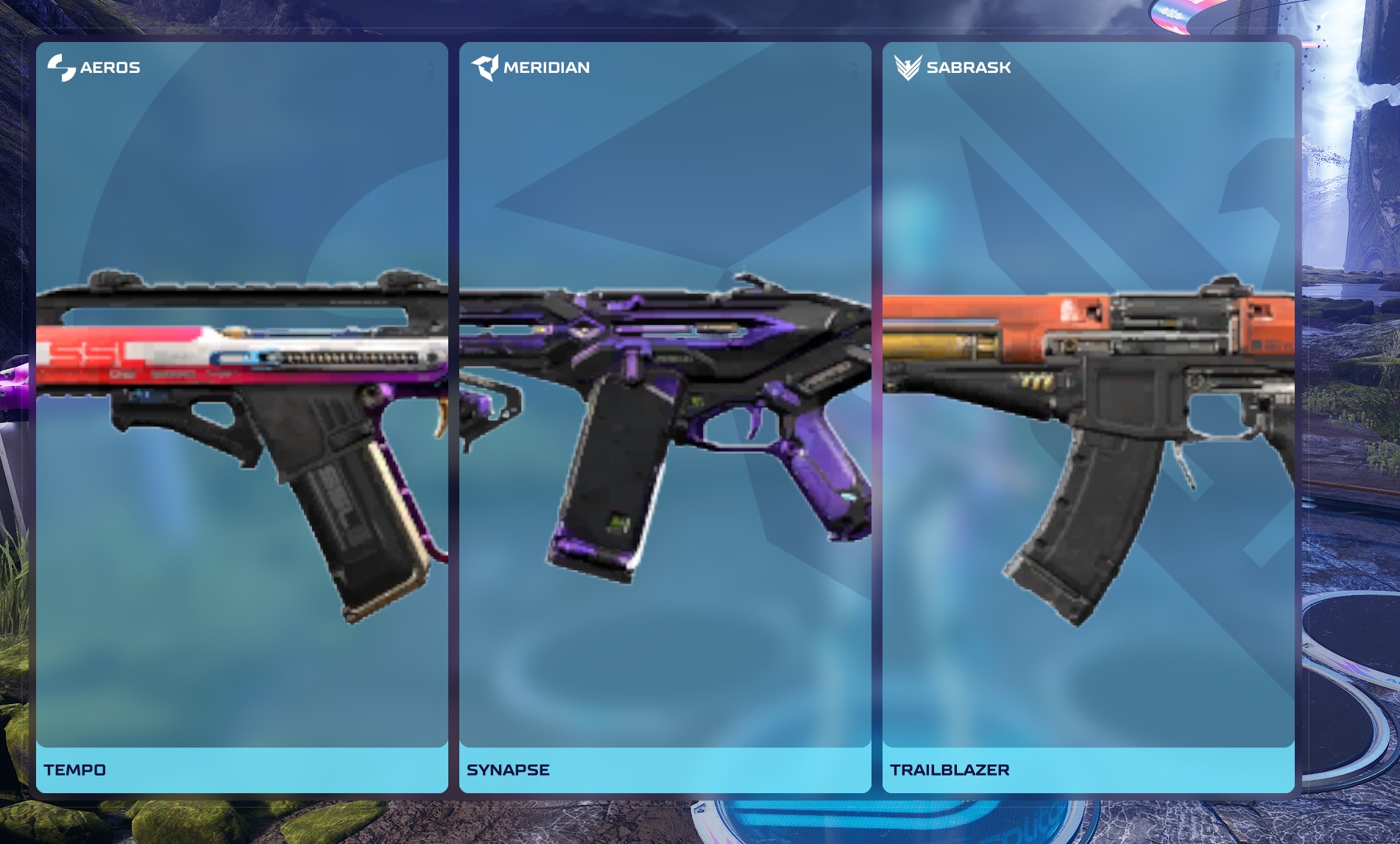Image resolution: width=1400 pixels, height=844 pixels.
Task: Choose the Meridian Synapse weapon card
Action: (665, 417)
